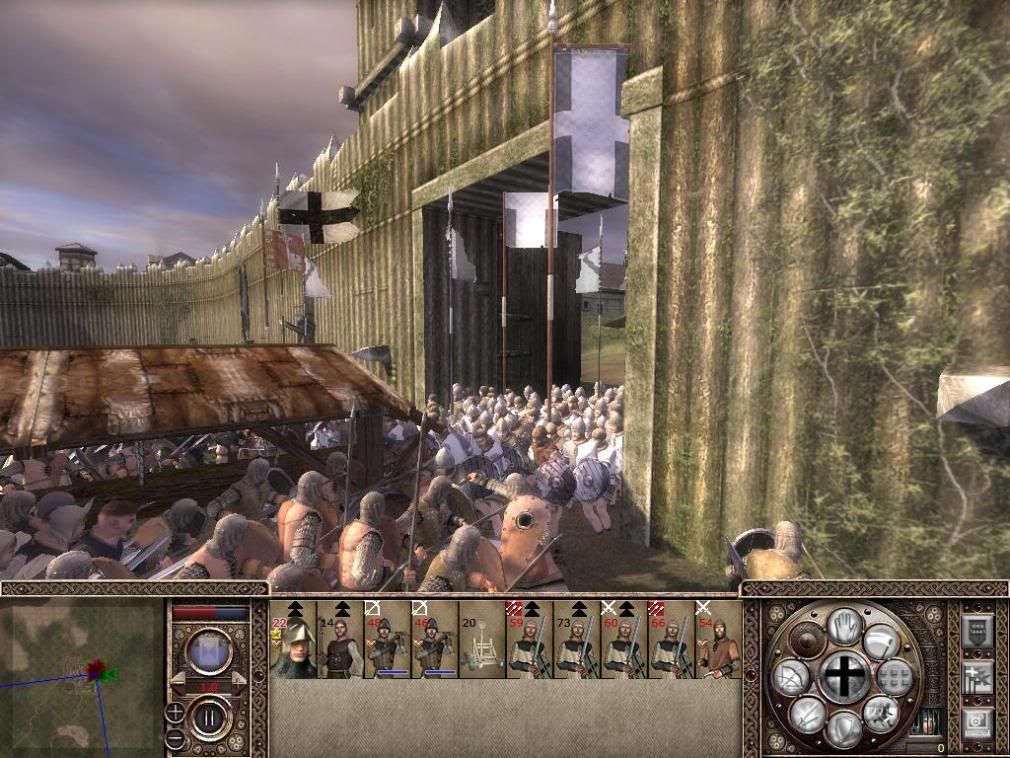
Task: Open the group formations grid button
Action: coord(897,676)
